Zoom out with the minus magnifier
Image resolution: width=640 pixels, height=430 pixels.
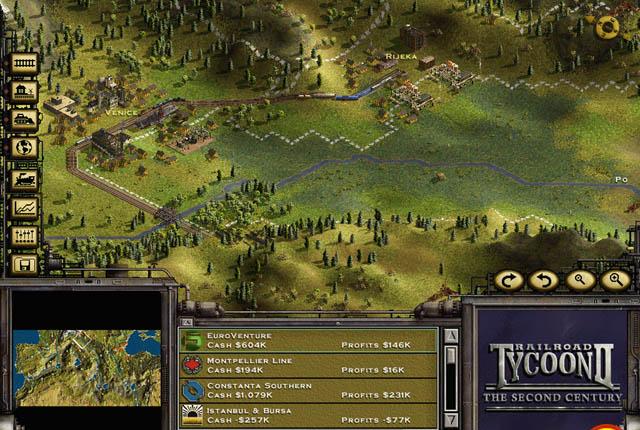(x=580, y=280)
